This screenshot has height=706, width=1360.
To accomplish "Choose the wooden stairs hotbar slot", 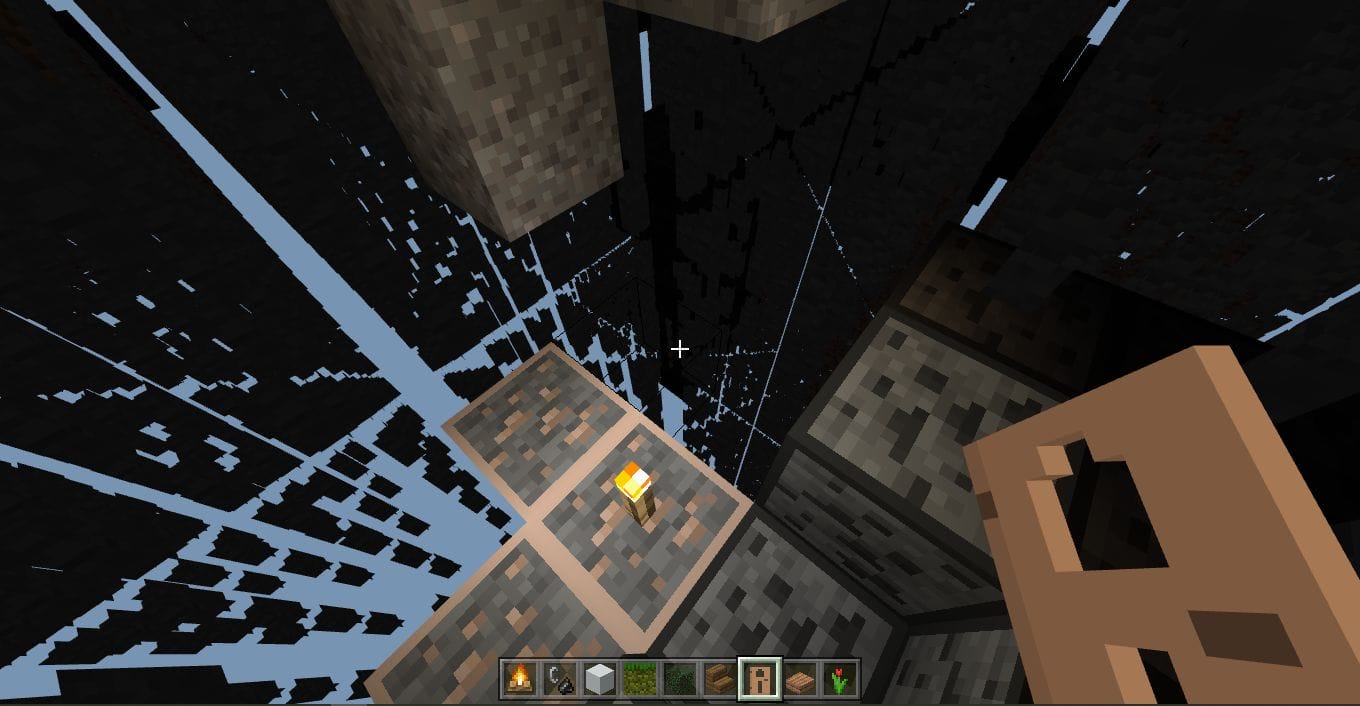I will click(x=718, y=678).
